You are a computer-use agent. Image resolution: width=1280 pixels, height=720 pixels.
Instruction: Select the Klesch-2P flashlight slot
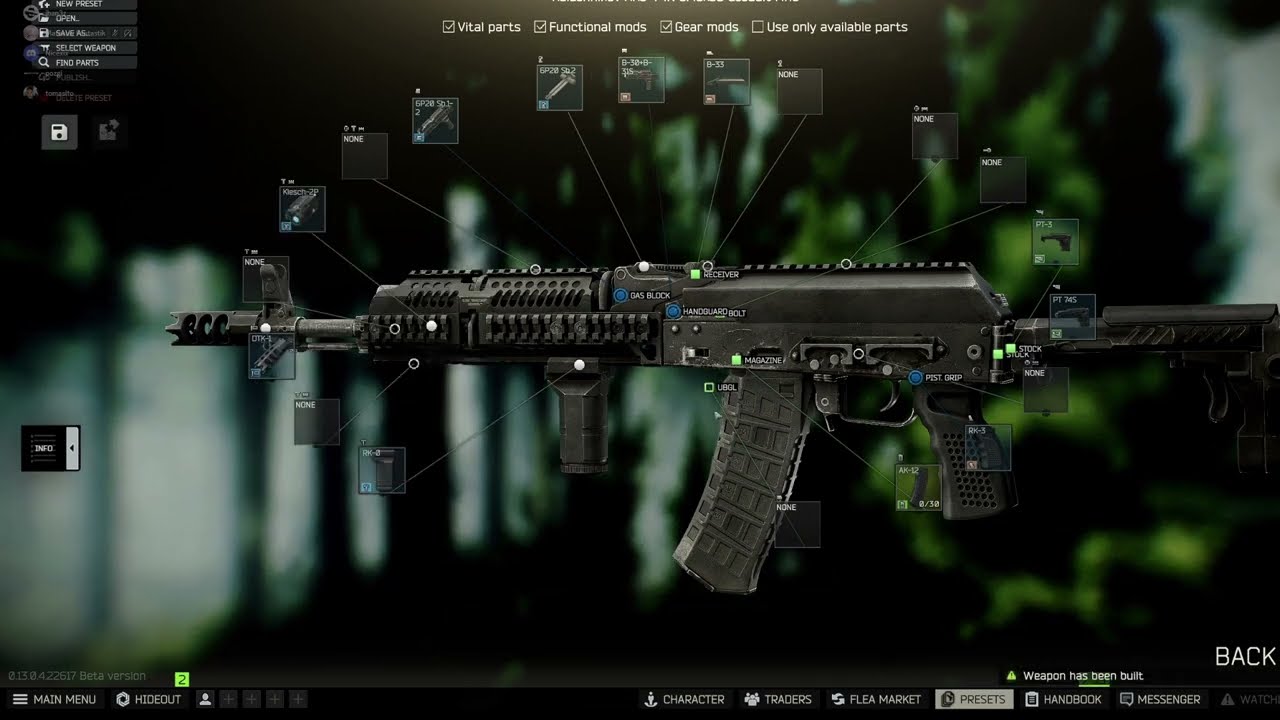click(302, 209)
